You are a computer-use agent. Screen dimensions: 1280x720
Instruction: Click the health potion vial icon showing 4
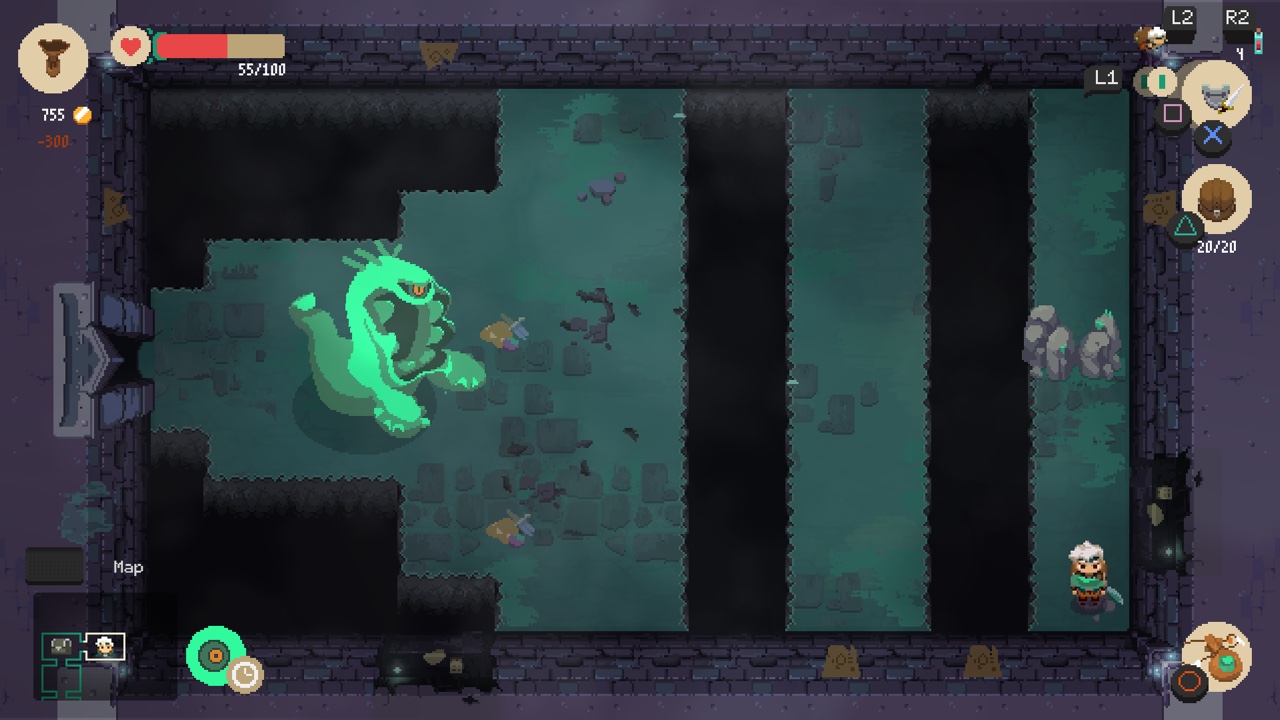1258,42
